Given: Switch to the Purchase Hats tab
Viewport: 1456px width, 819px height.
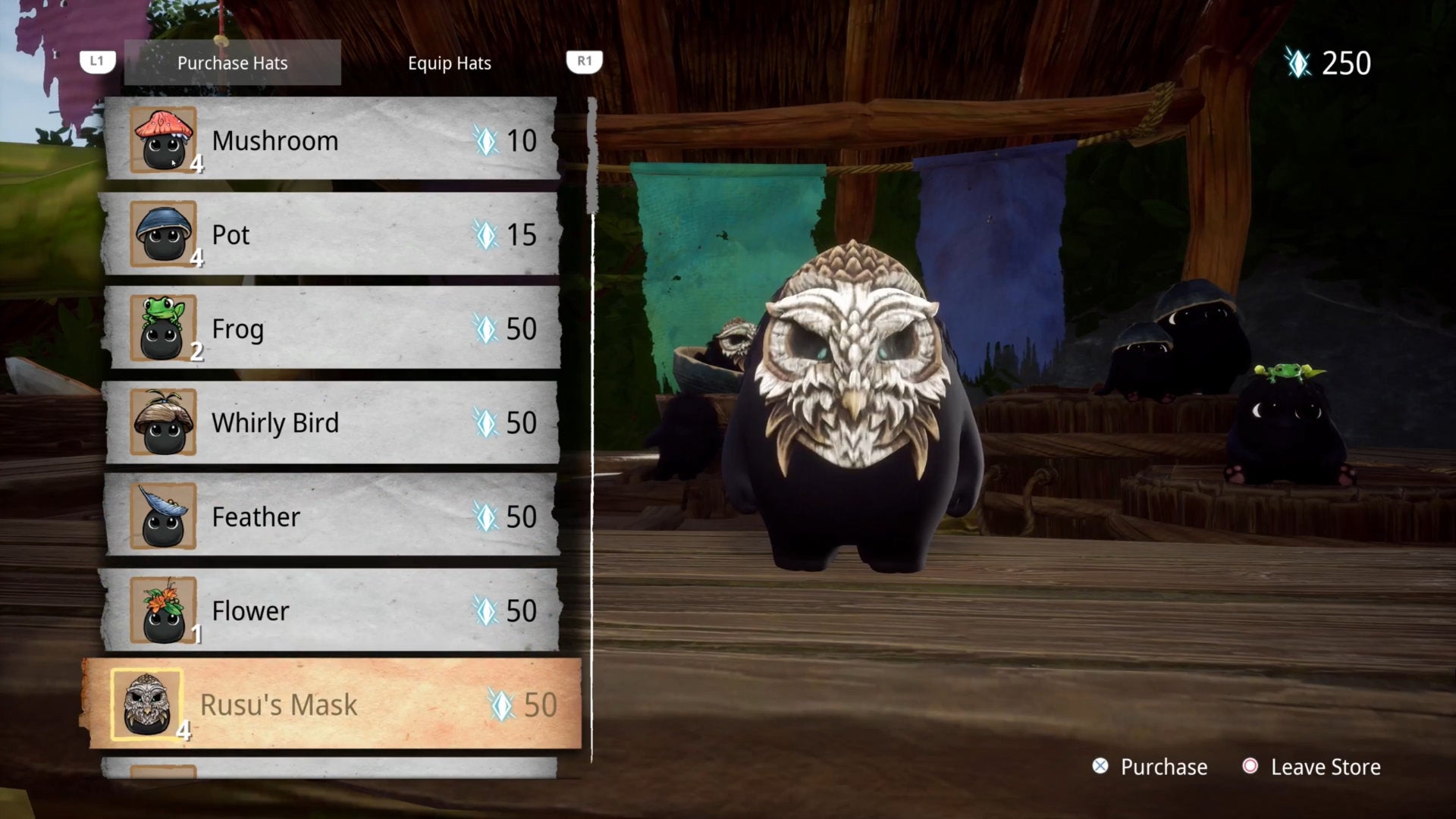Looking at the screenshot, I should 232,63.
